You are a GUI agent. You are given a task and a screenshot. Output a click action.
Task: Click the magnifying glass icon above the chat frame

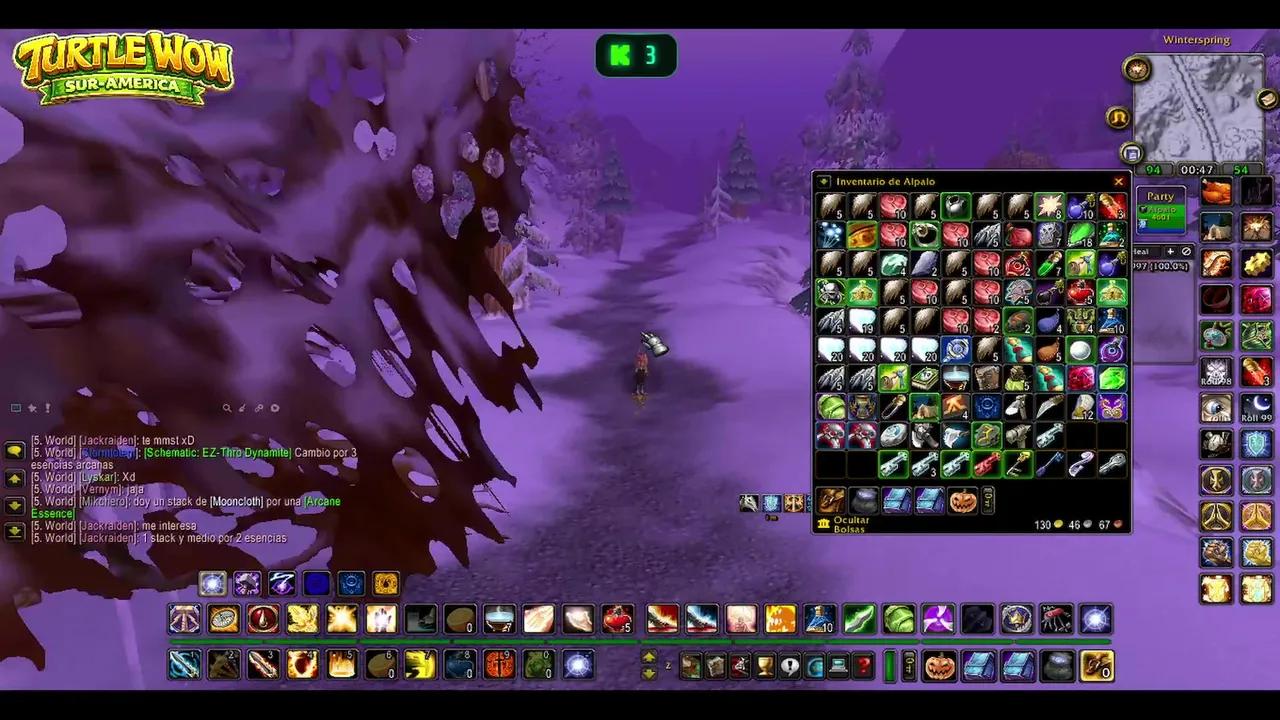227,408
